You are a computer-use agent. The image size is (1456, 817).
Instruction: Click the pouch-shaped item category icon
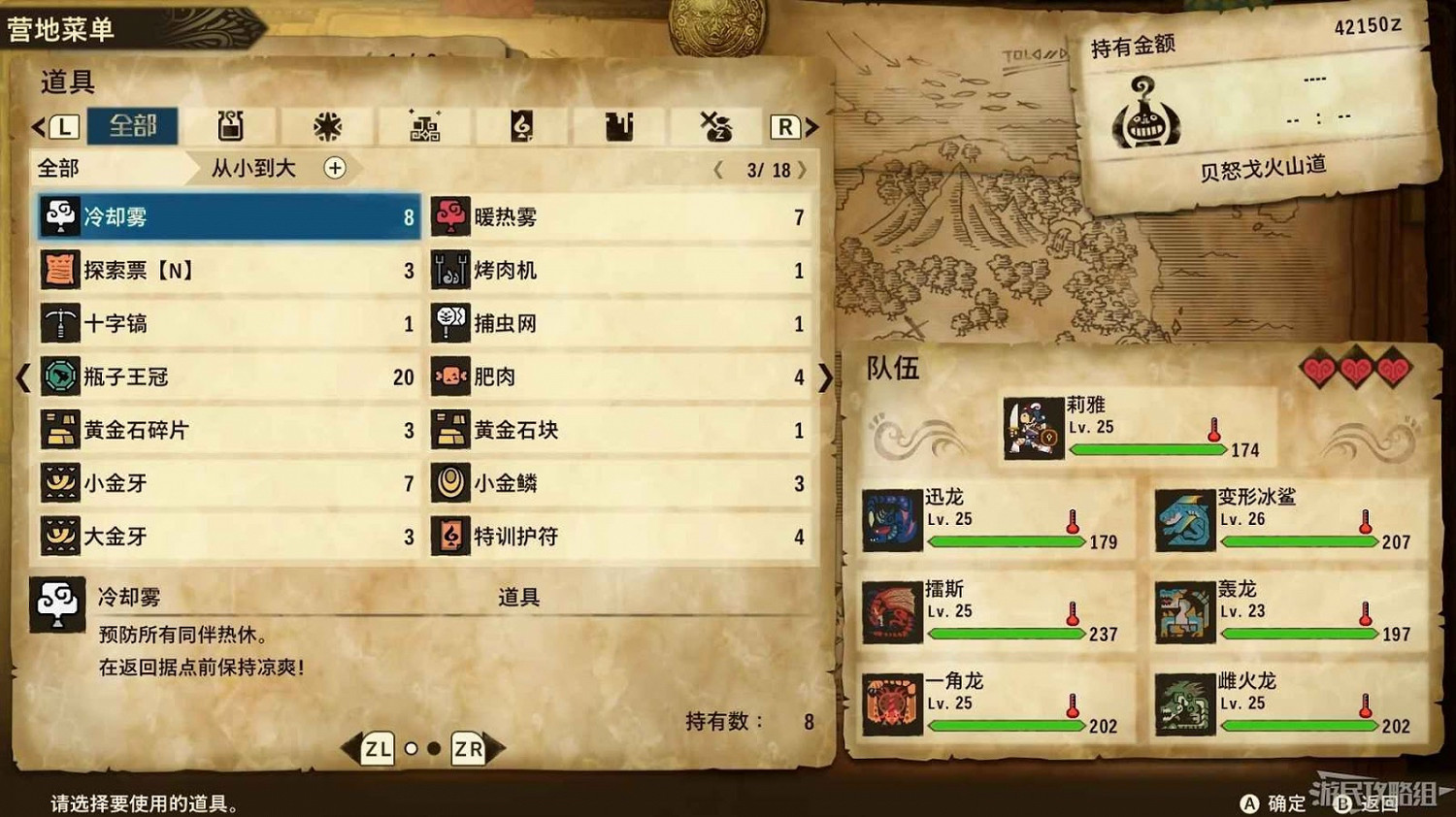(618, 126)
